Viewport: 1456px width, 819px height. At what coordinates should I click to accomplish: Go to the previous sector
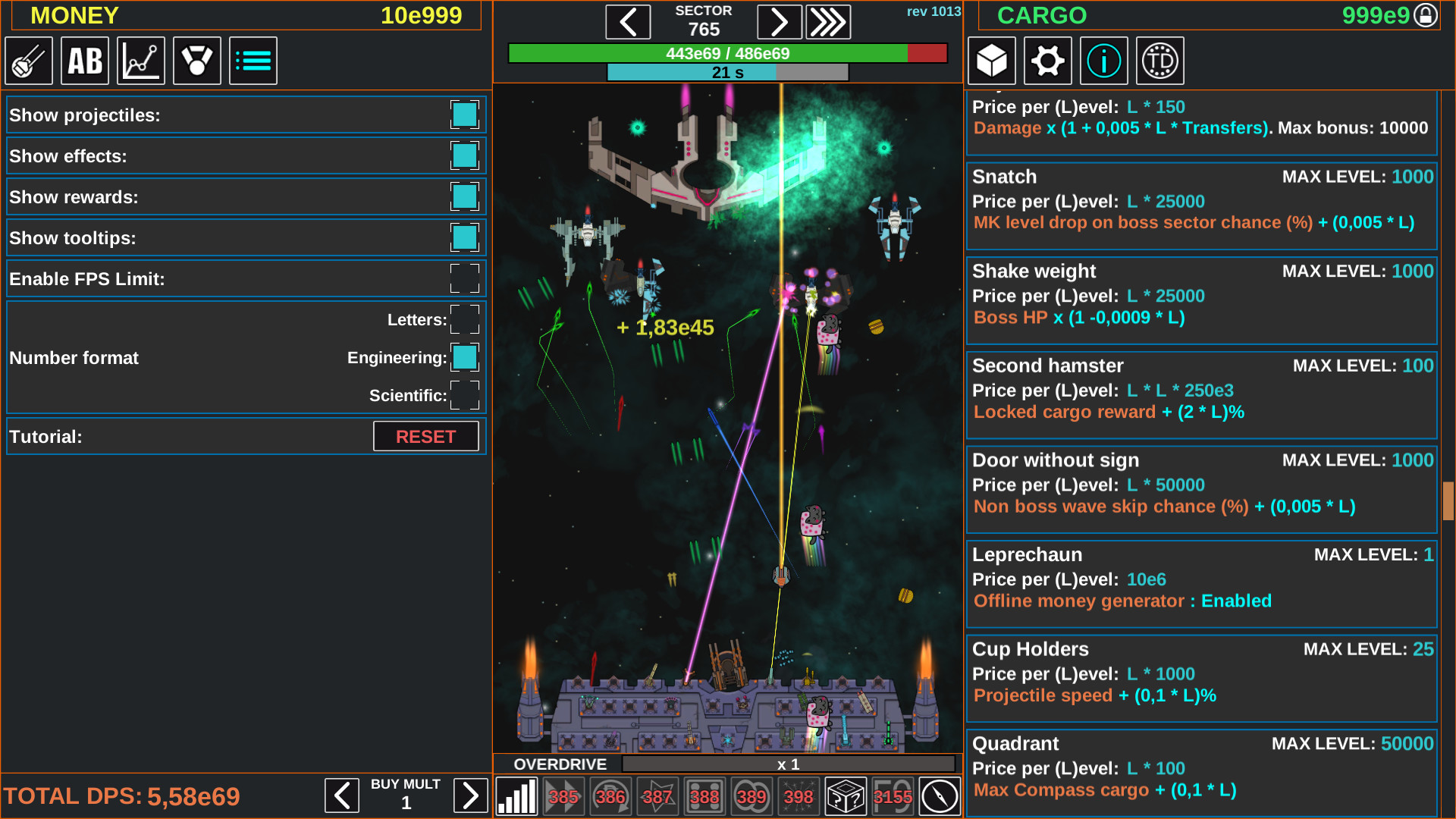click(628, 21)
